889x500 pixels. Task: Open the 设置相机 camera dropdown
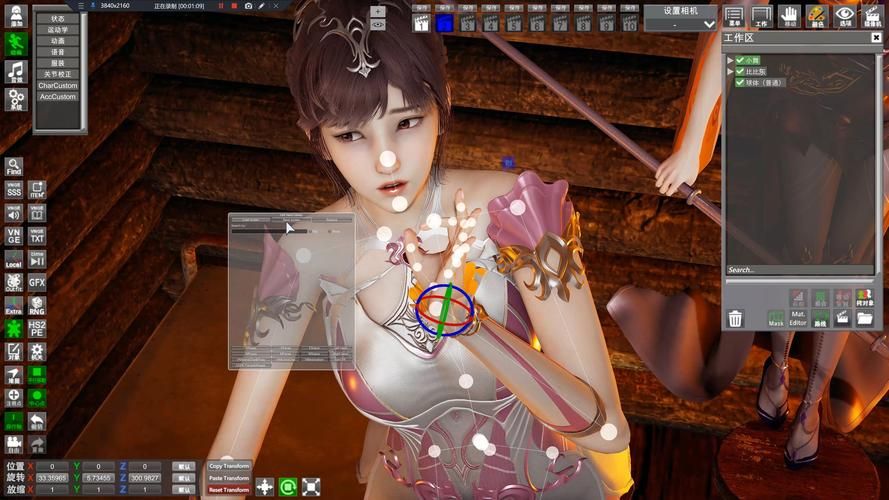point(680,23)
